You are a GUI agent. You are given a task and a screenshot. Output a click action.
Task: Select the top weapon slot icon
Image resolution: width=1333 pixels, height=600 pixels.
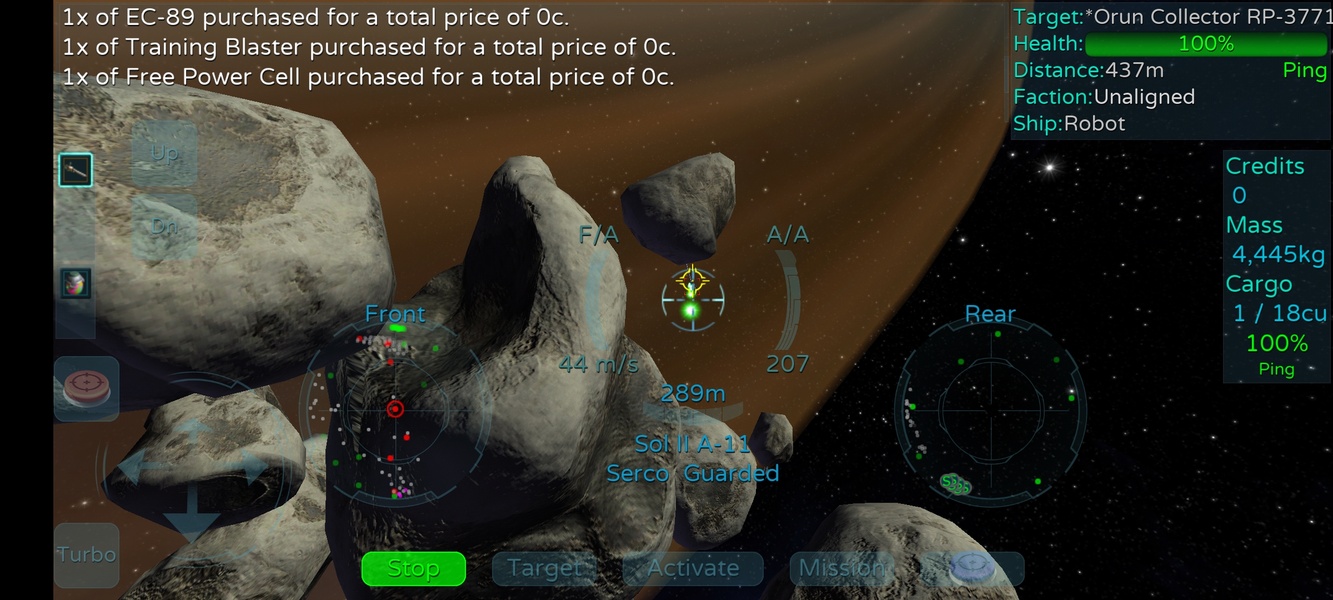[x=75, y=171]
